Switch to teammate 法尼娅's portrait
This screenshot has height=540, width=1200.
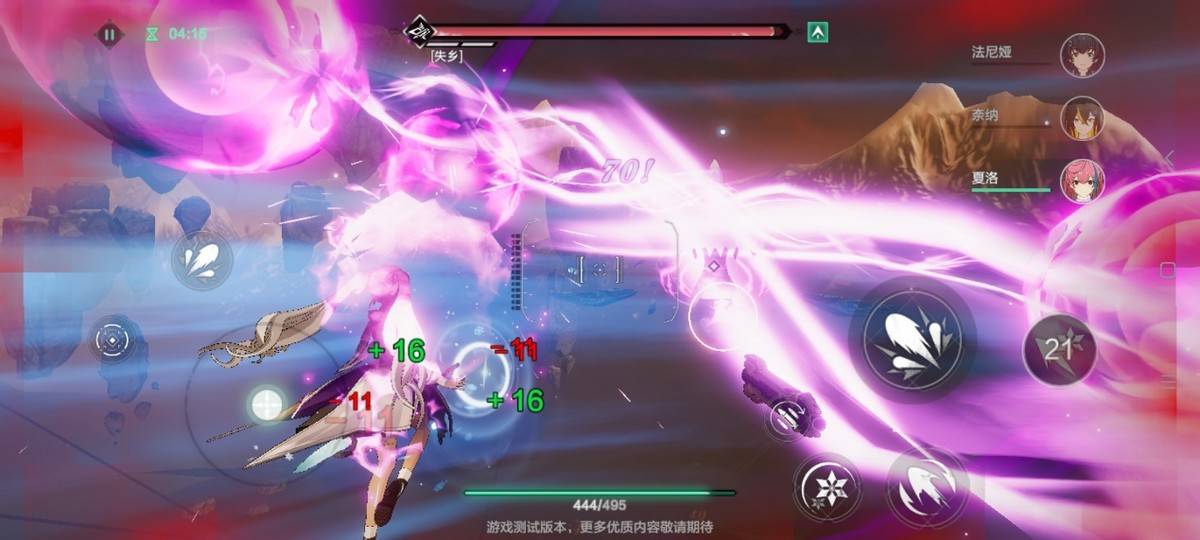(x=1082, y=55)
